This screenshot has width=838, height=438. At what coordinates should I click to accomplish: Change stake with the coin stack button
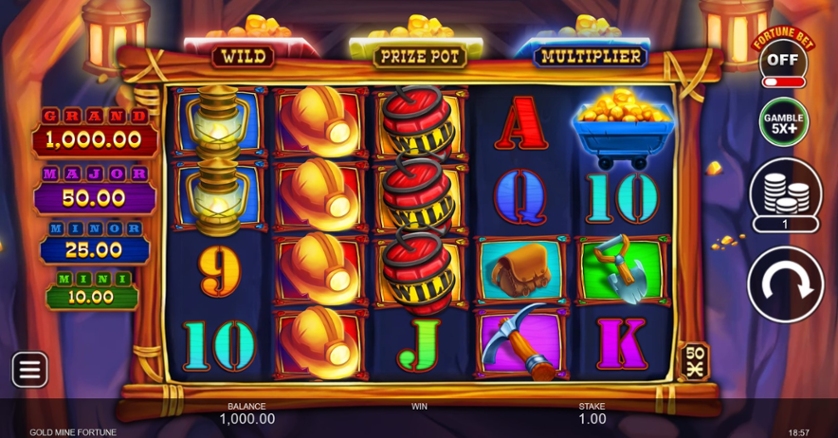click(785, 195)
